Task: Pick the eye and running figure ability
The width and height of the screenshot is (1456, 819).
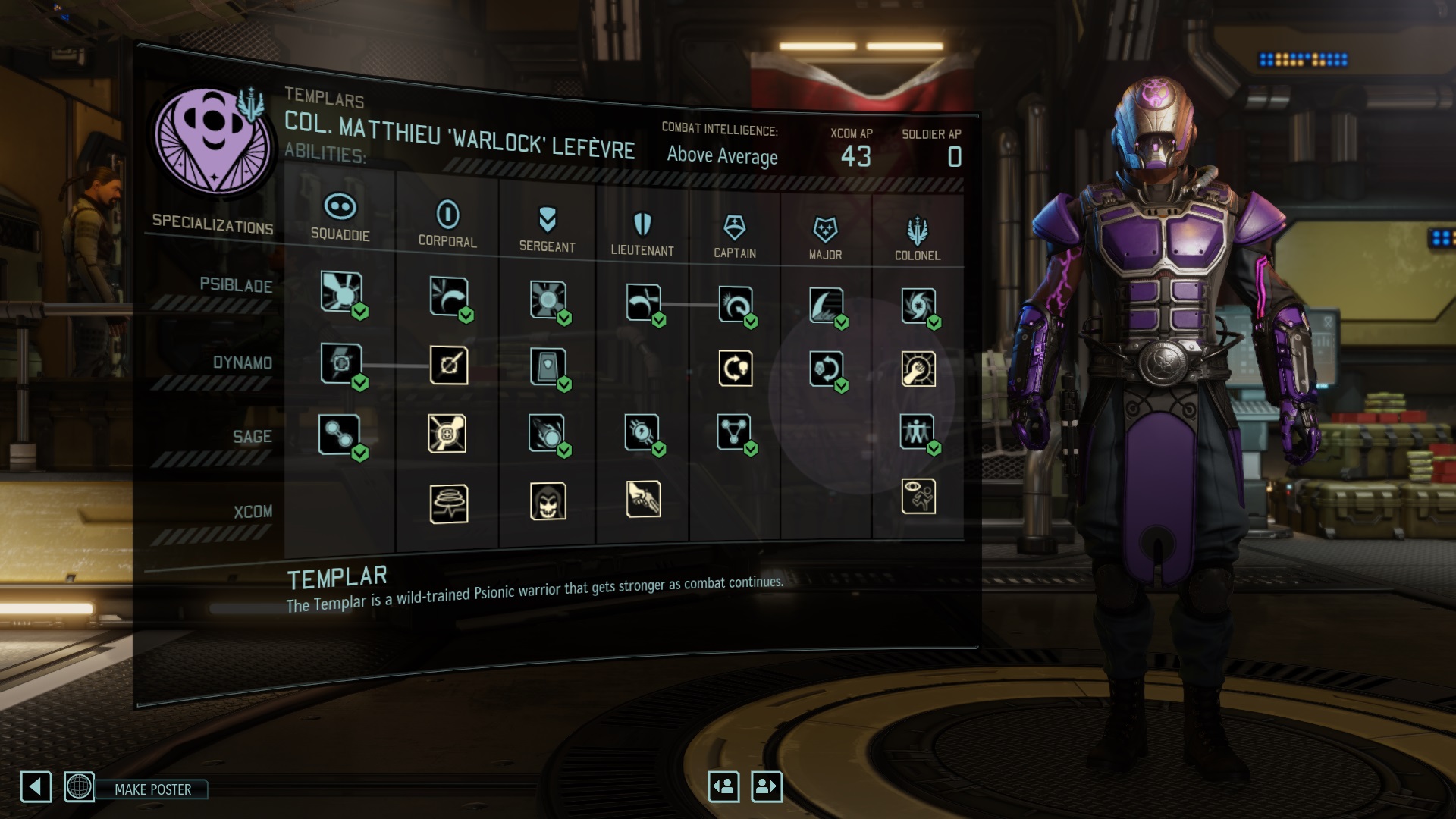Action: (918, 497)
